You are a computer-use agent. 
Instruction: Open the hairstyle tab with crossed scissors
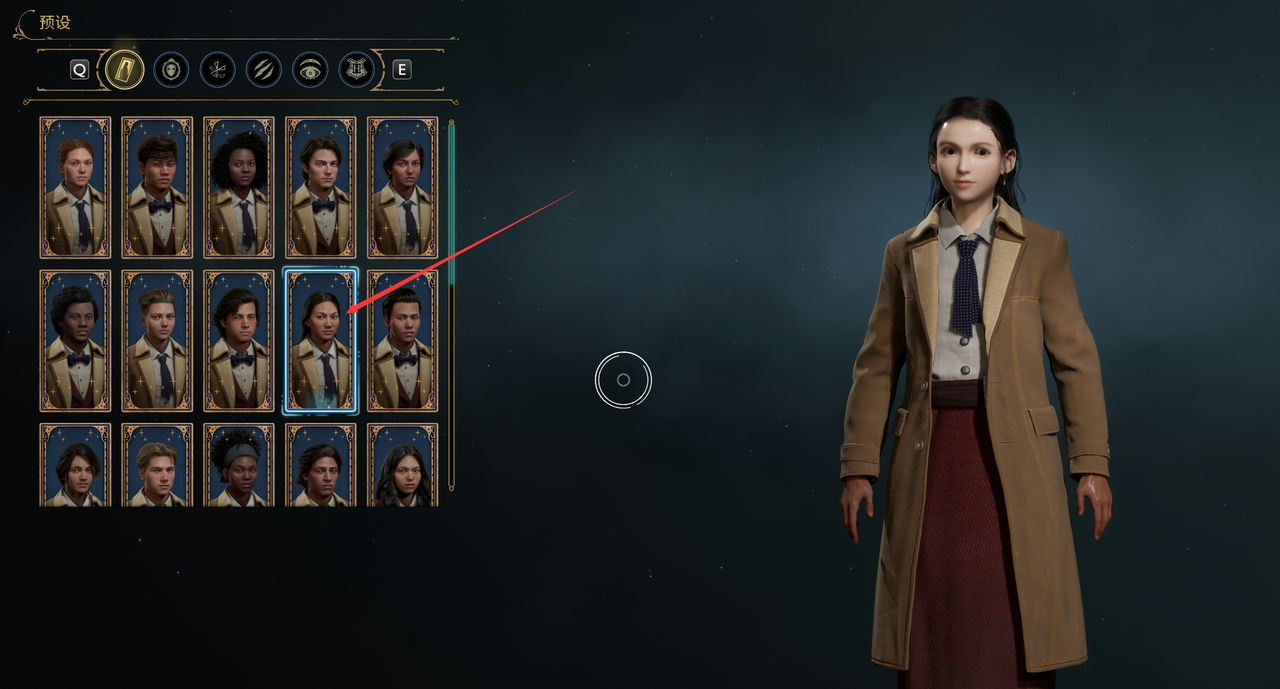point(217,69)
